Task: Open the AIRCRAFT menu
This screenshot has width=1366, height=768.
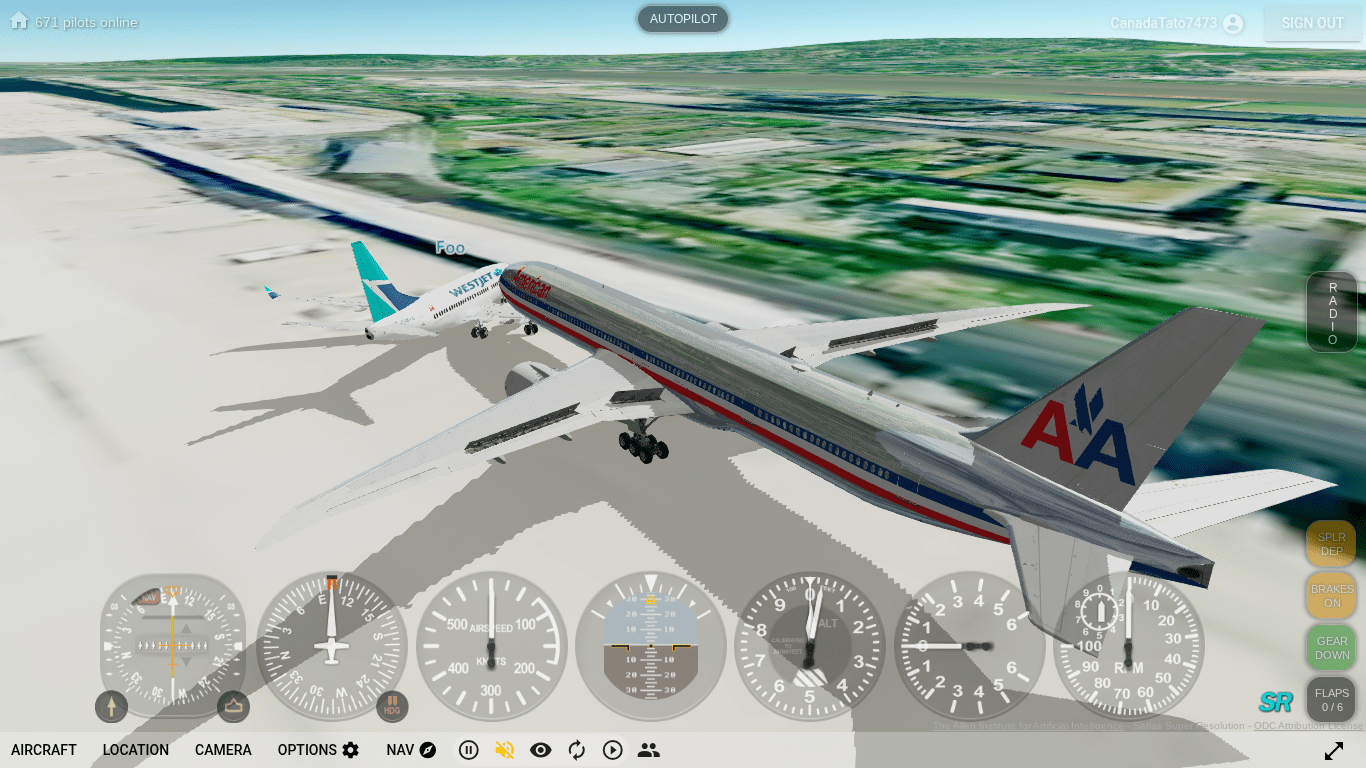Action: click(x=44, y=750)
